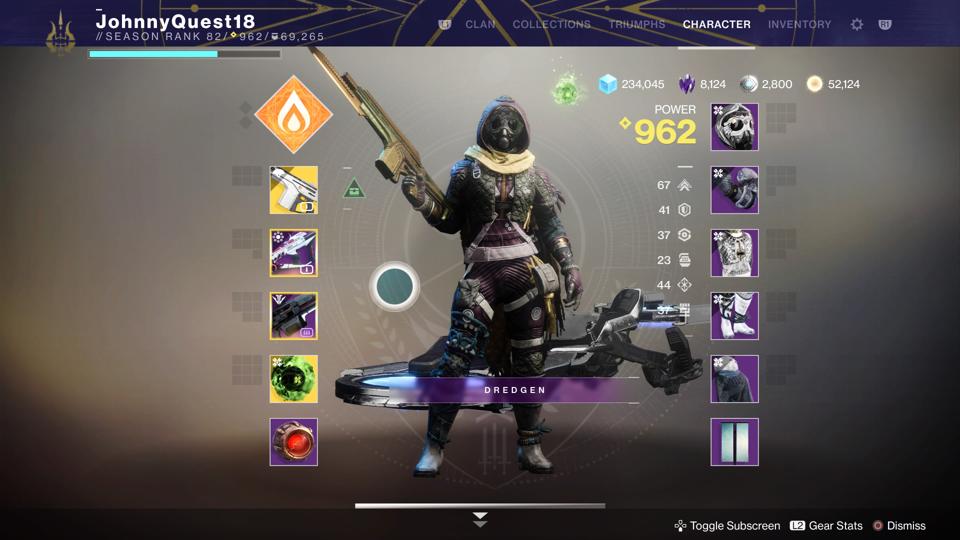Open settings via the gear icon
The width and height of the screenshot is (960, 540).
tap(857, 24)
